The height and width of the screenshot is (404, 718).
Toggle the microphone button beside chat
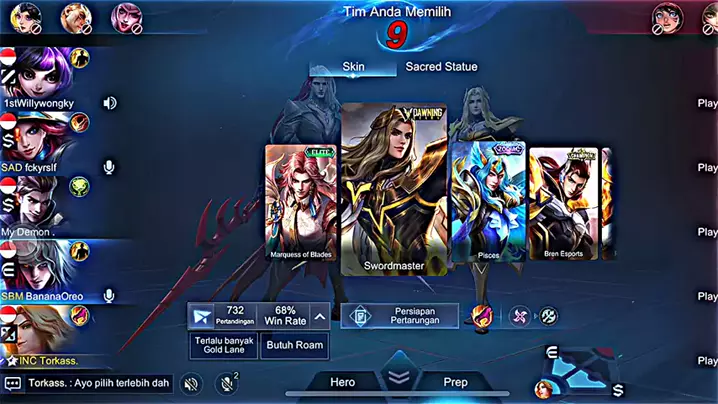pos(227,383)
